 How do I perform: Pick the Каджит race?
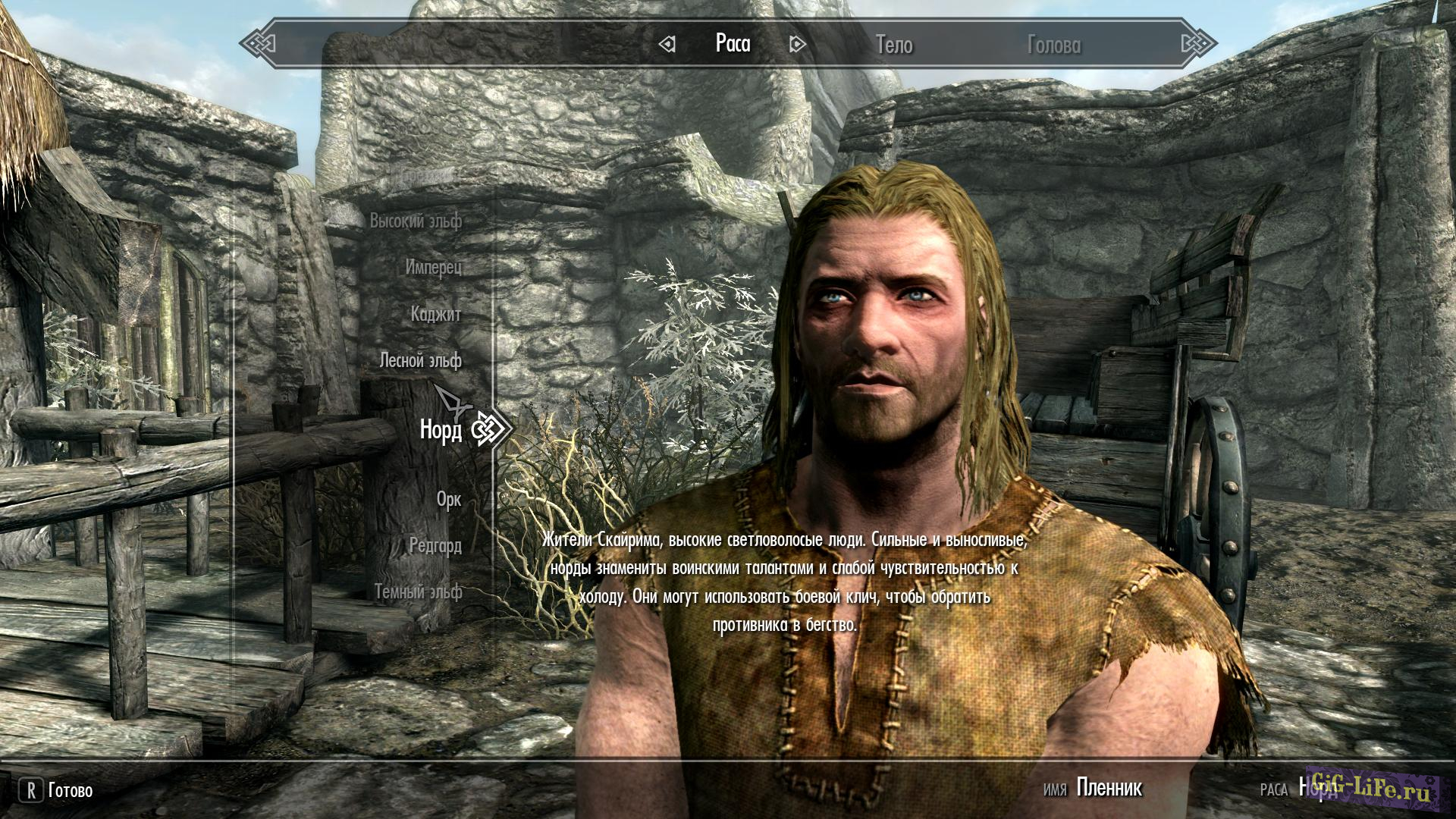(436, 314)
